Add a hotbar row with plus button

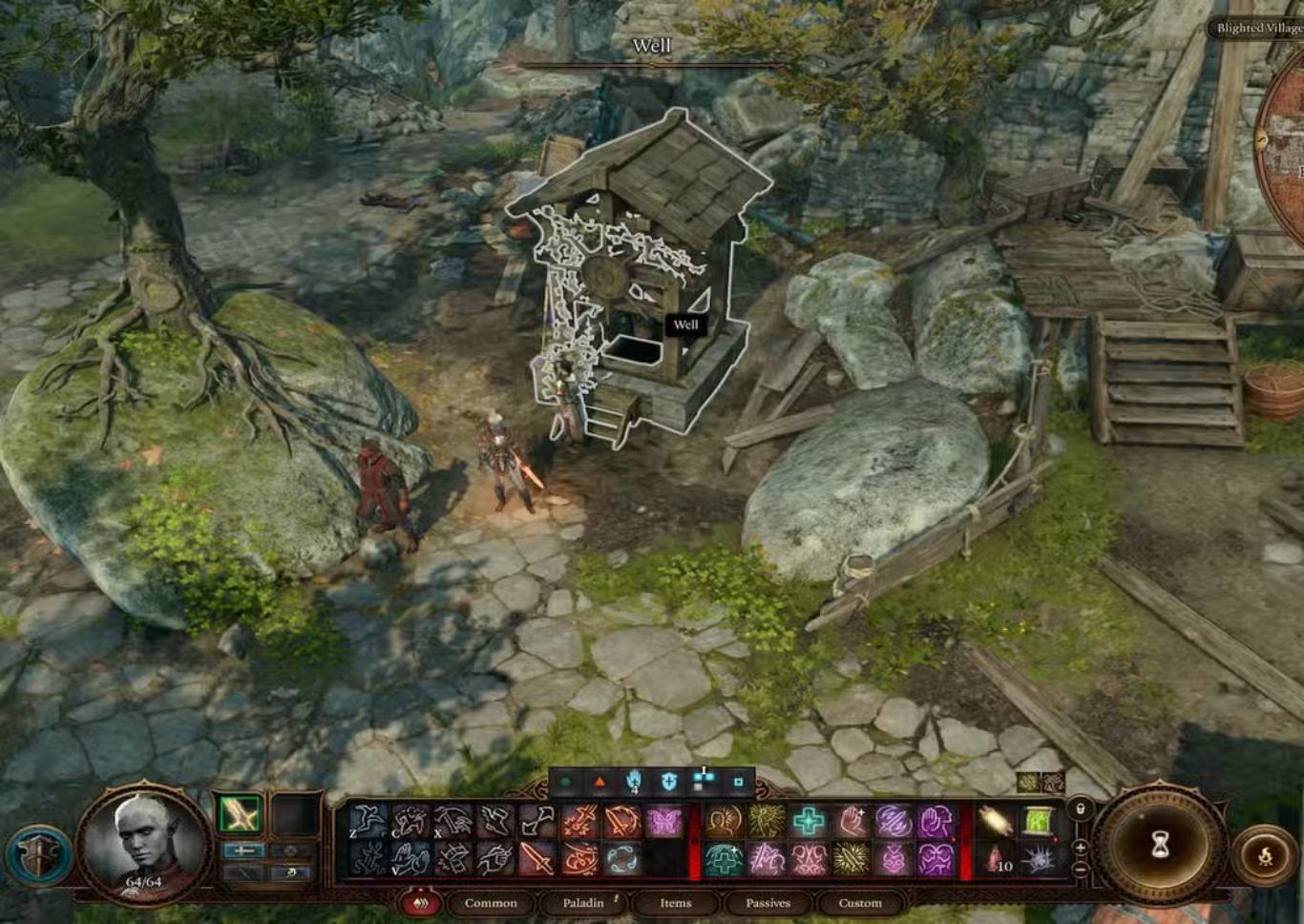point(1081,847)
